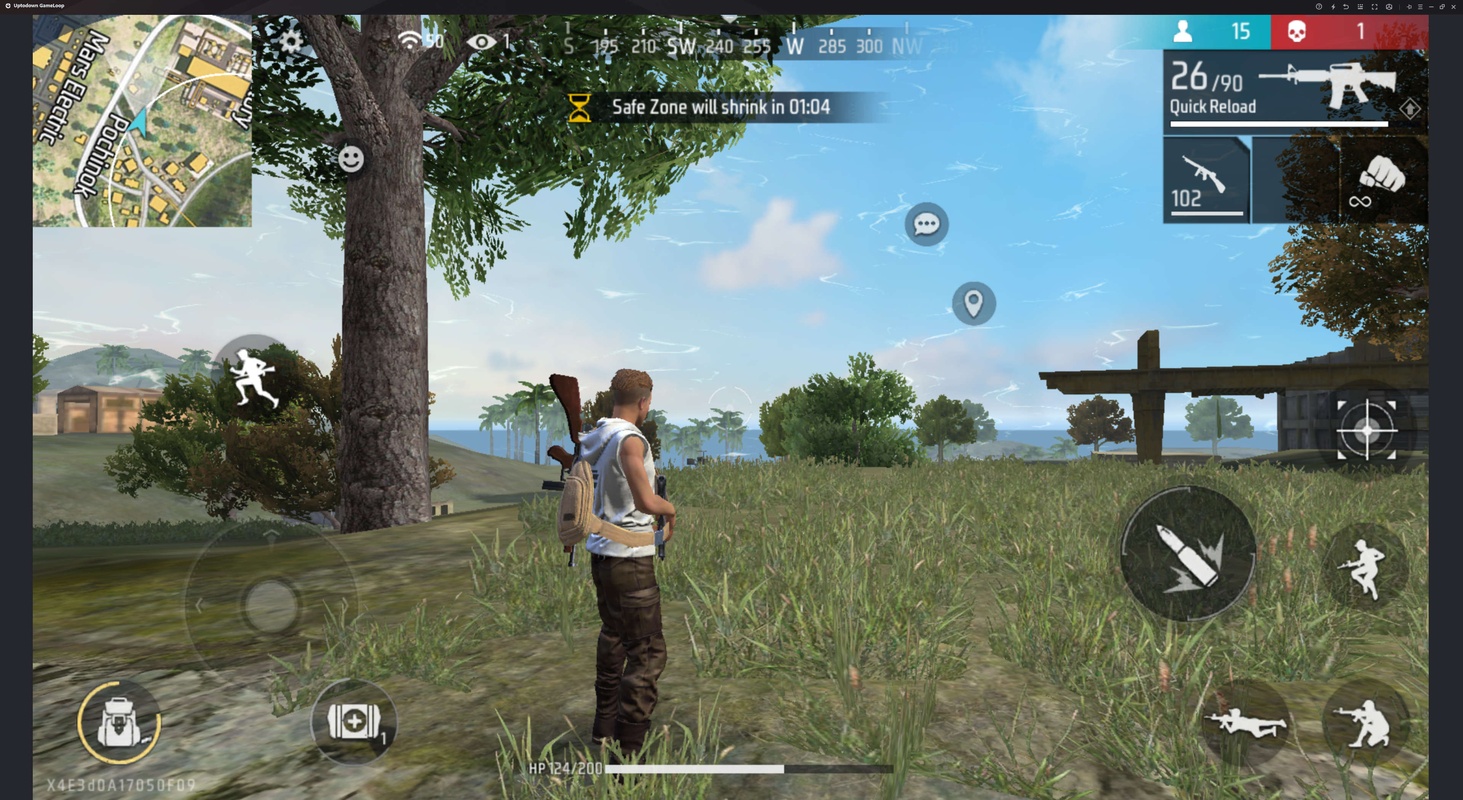
Task: Tap the virtual movement joystick
Action: [270, 604]
